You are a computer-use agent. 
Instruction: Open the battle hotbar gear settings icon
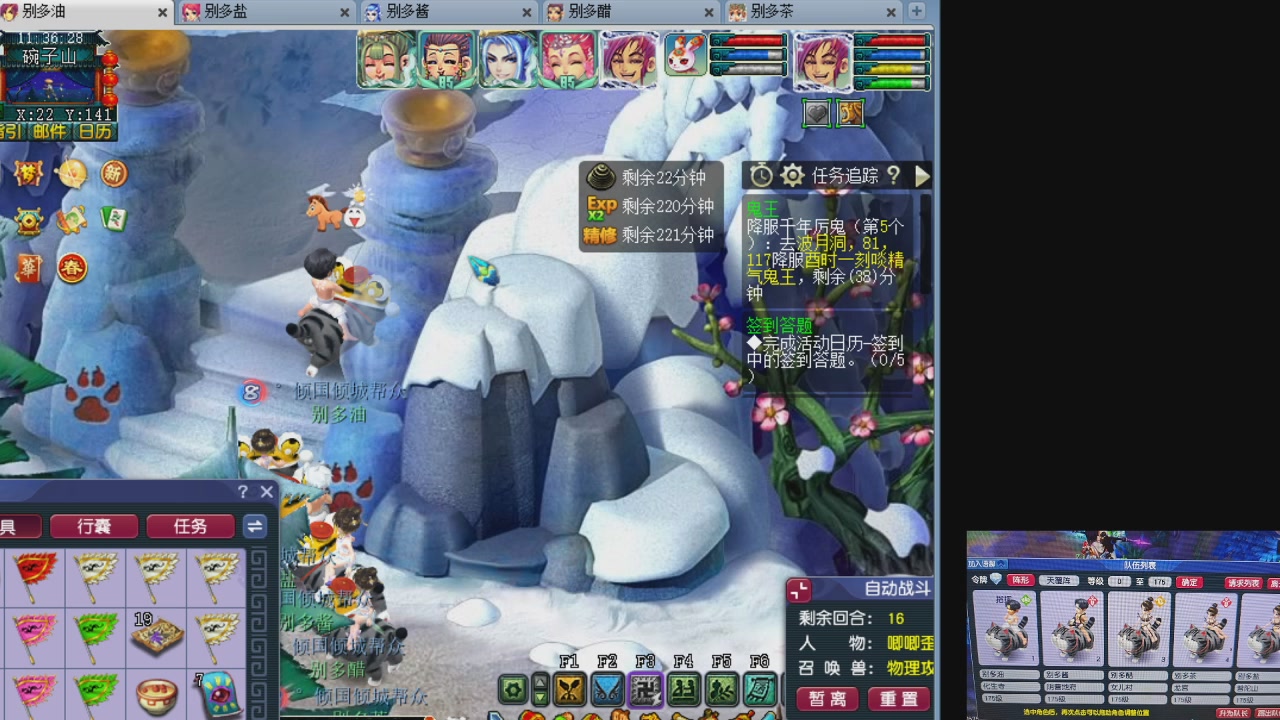pyautogui.click(x=511, y=690)
